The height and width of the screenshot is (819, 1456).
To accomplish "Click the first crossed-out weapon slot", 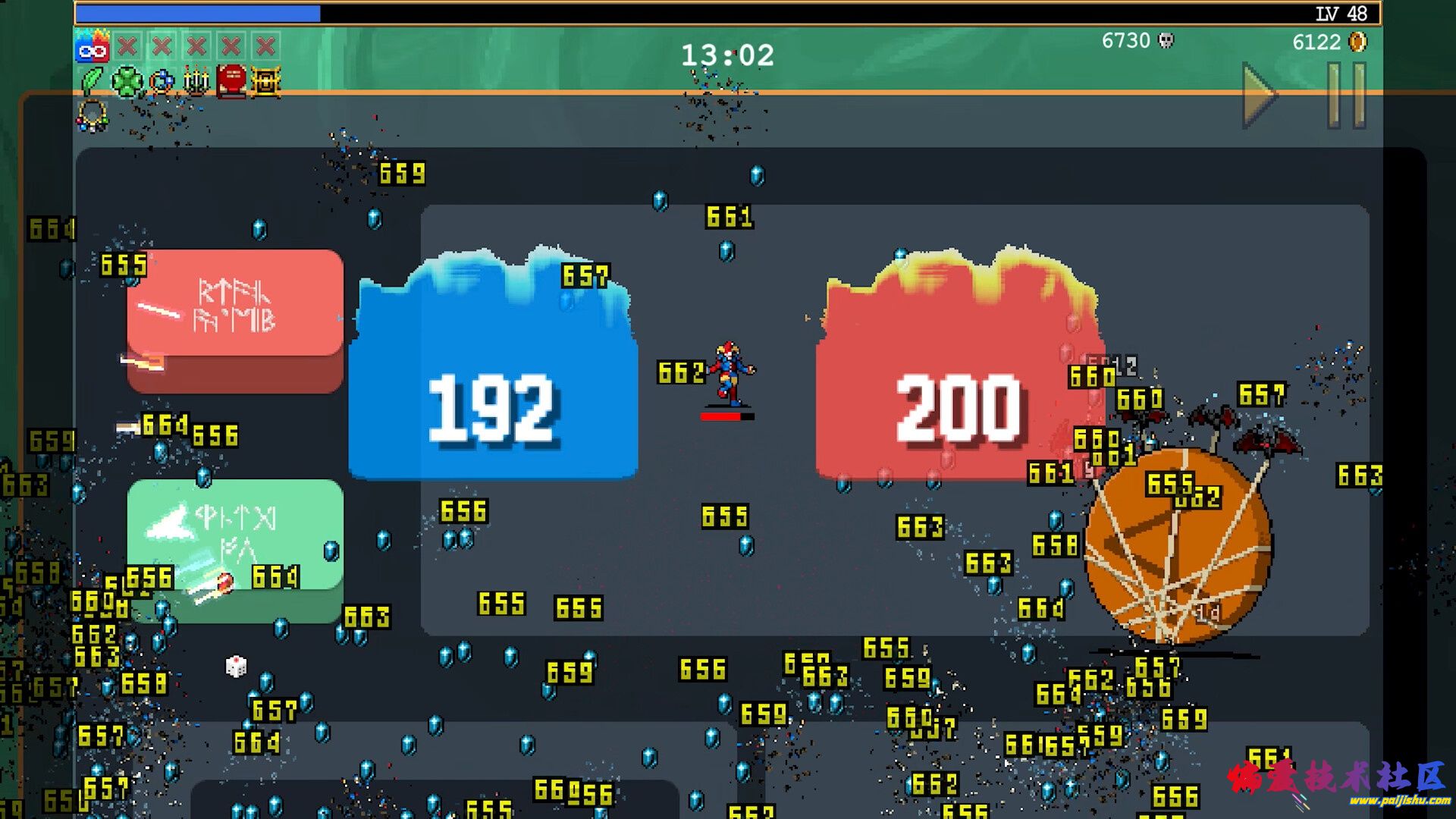I will click(x=127, y=45).
